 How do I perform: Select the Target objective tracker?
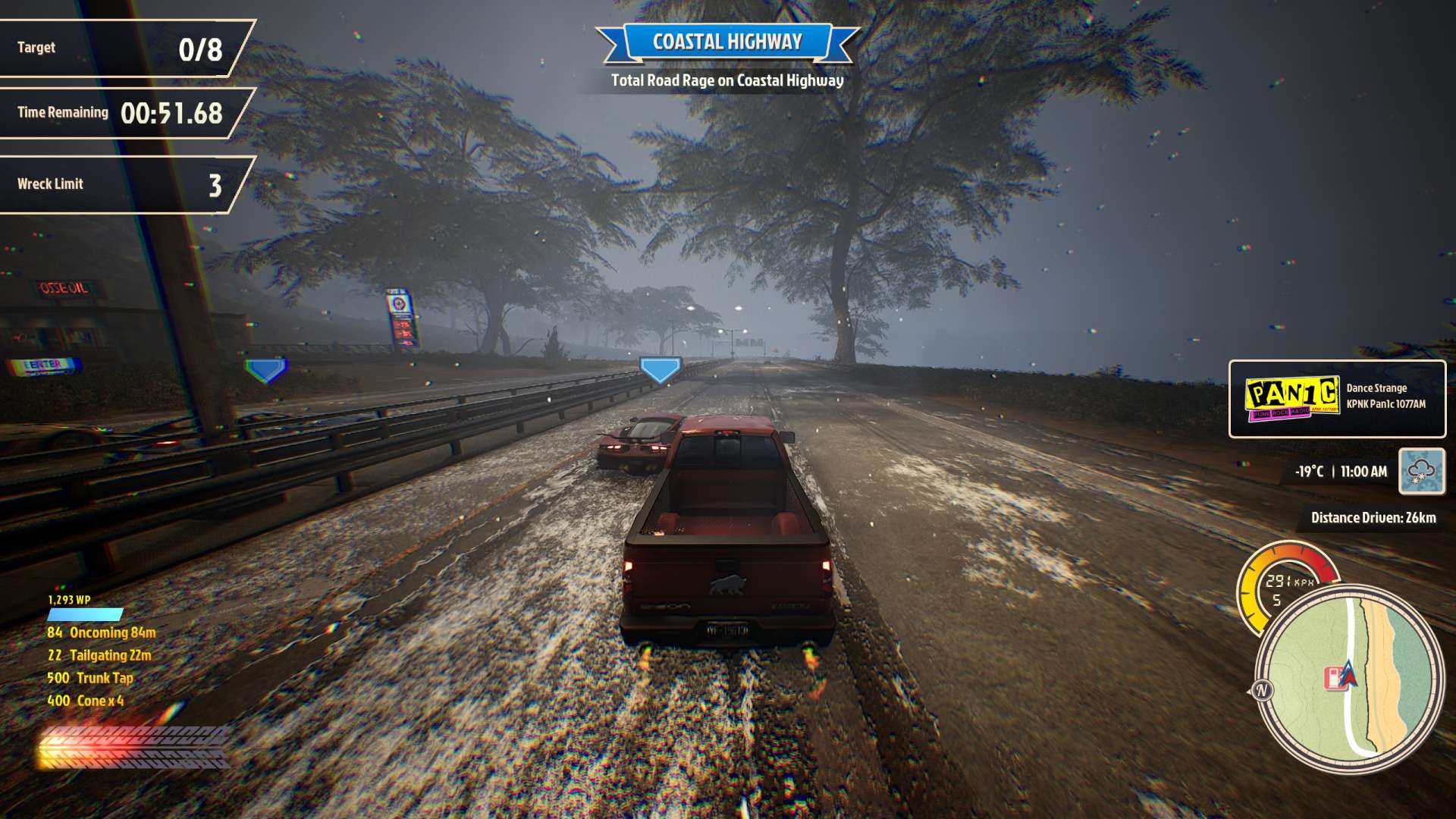pyautogui.click(x=121, y=49)
